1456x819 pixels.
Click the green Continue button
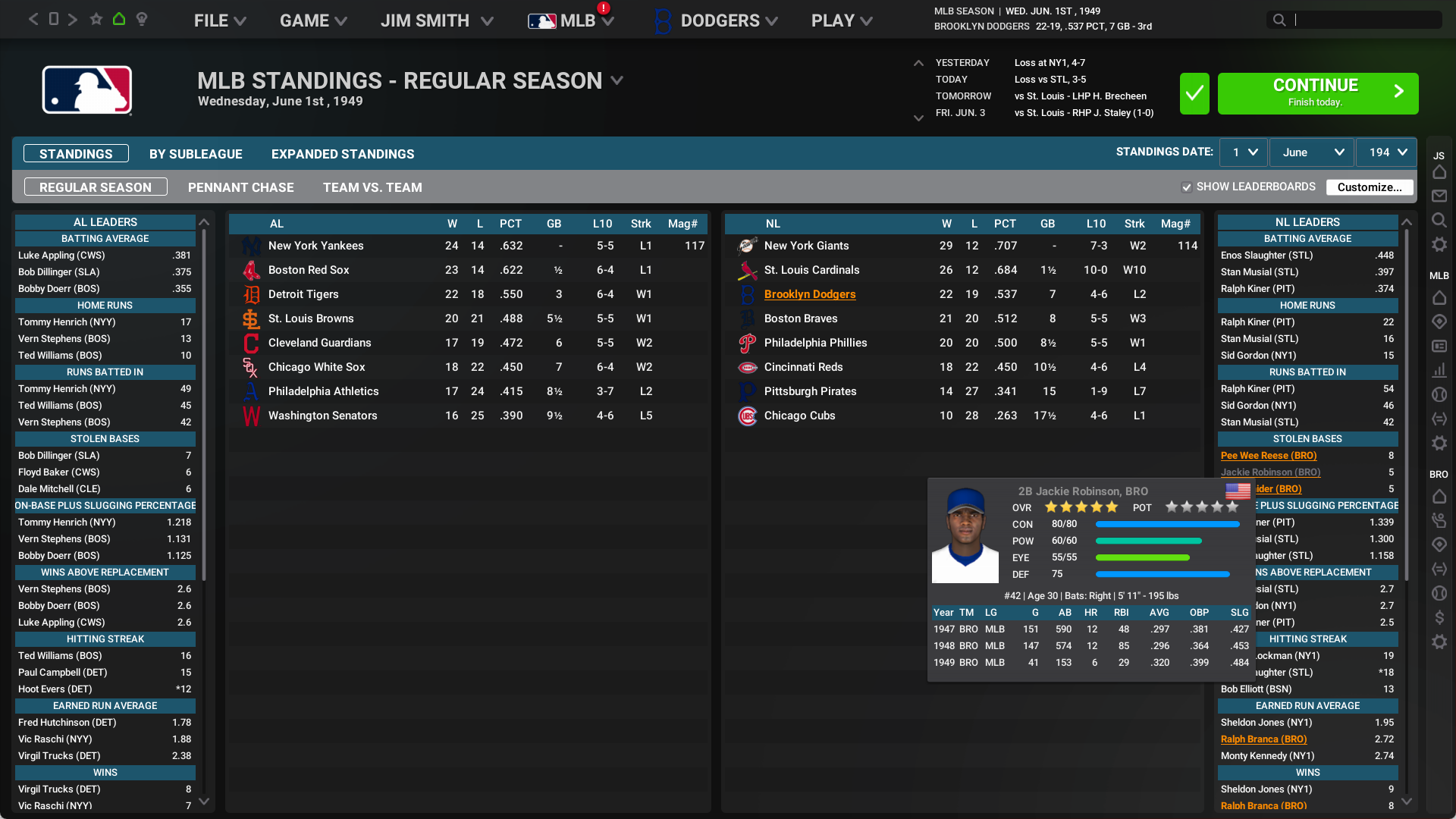pos(1317,93)
